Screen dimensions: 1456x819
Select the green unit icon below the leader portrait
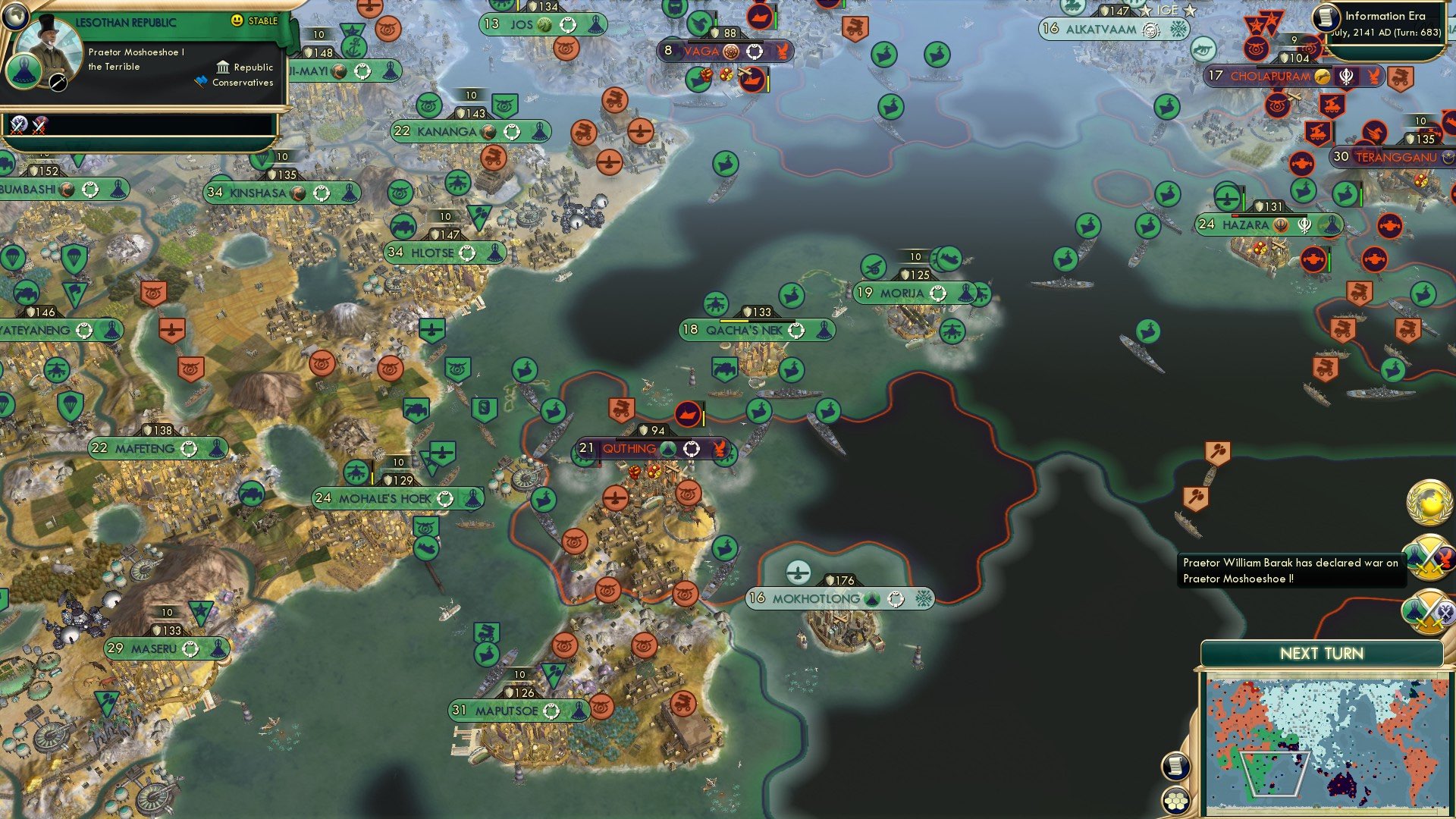[24, 72]
